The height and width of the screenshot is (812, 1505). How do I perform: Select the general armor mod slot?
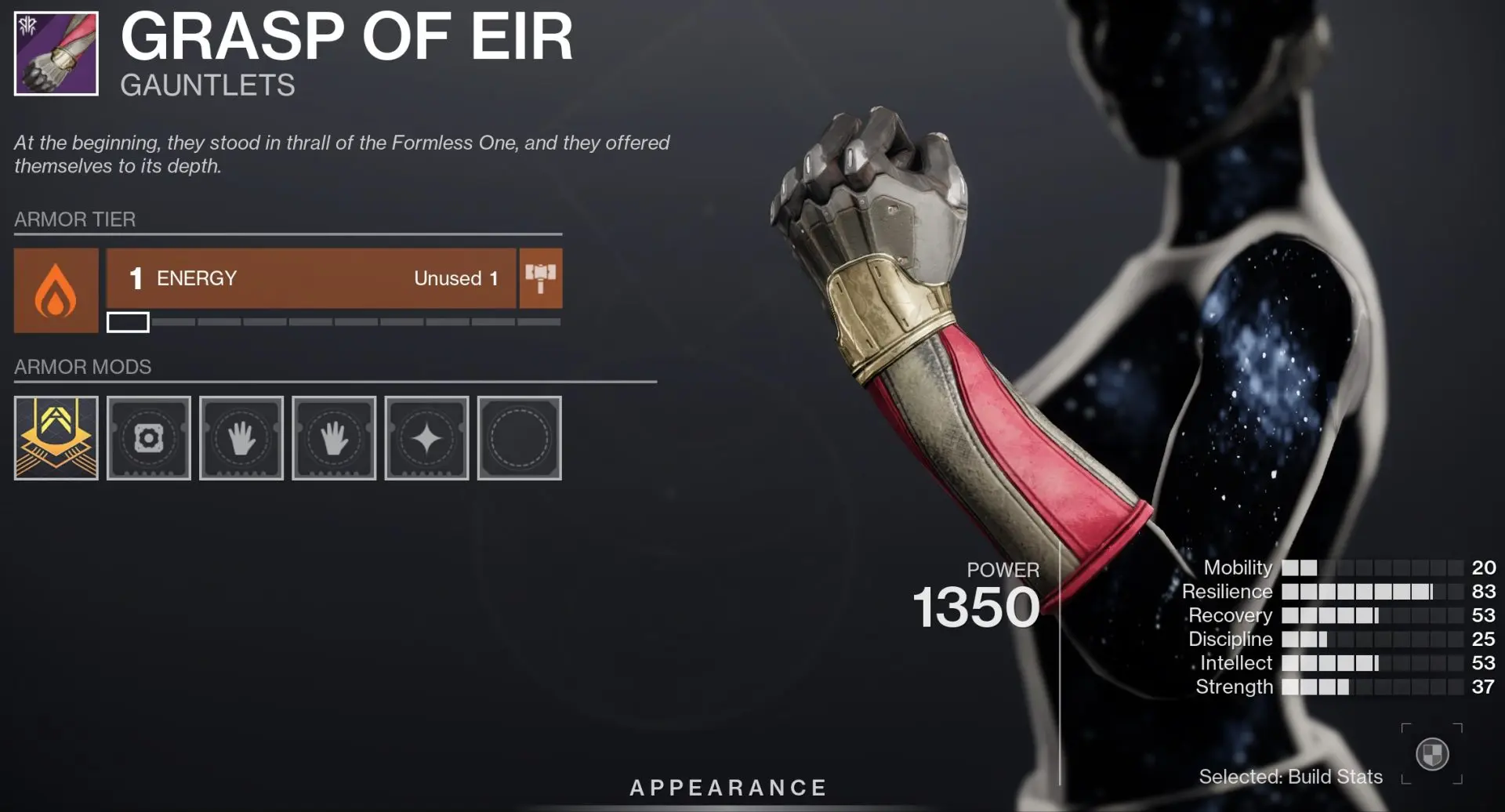[148, 438]
